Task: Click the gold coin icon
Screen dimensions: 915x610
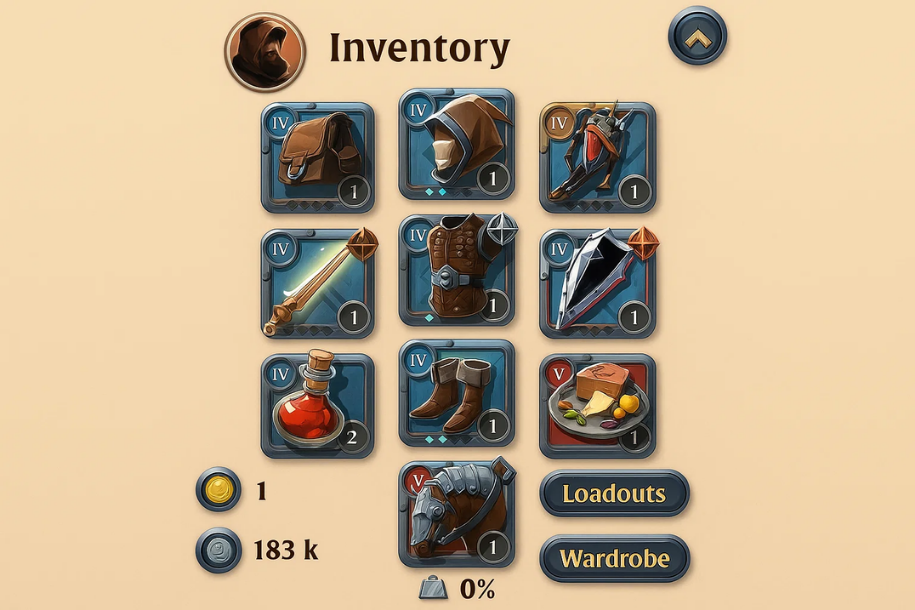Action: coord(218,491)
